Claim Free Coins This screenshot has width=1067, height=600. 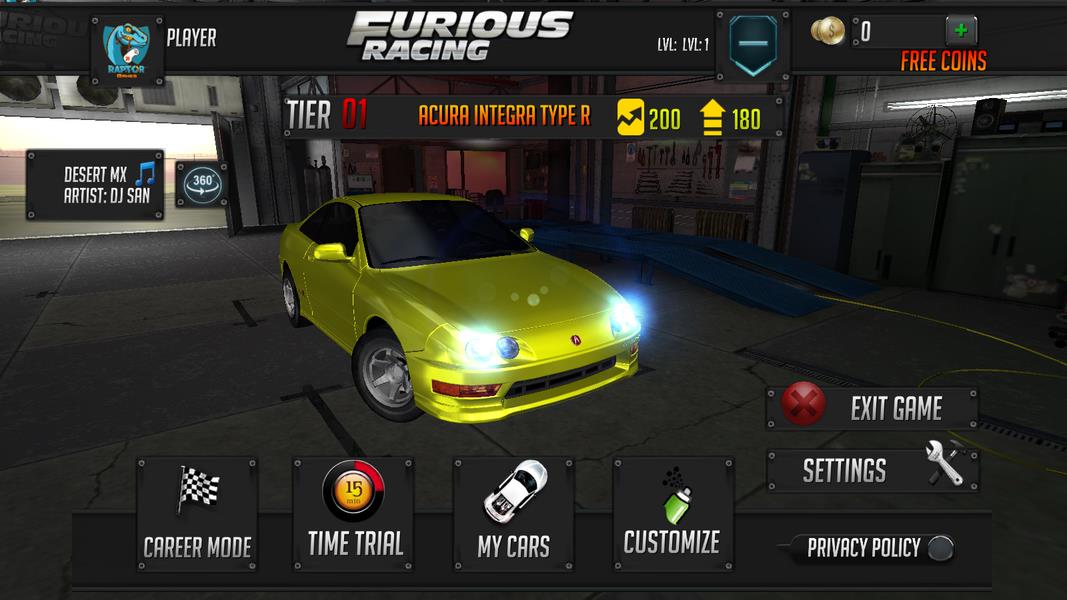coord(943,62)
